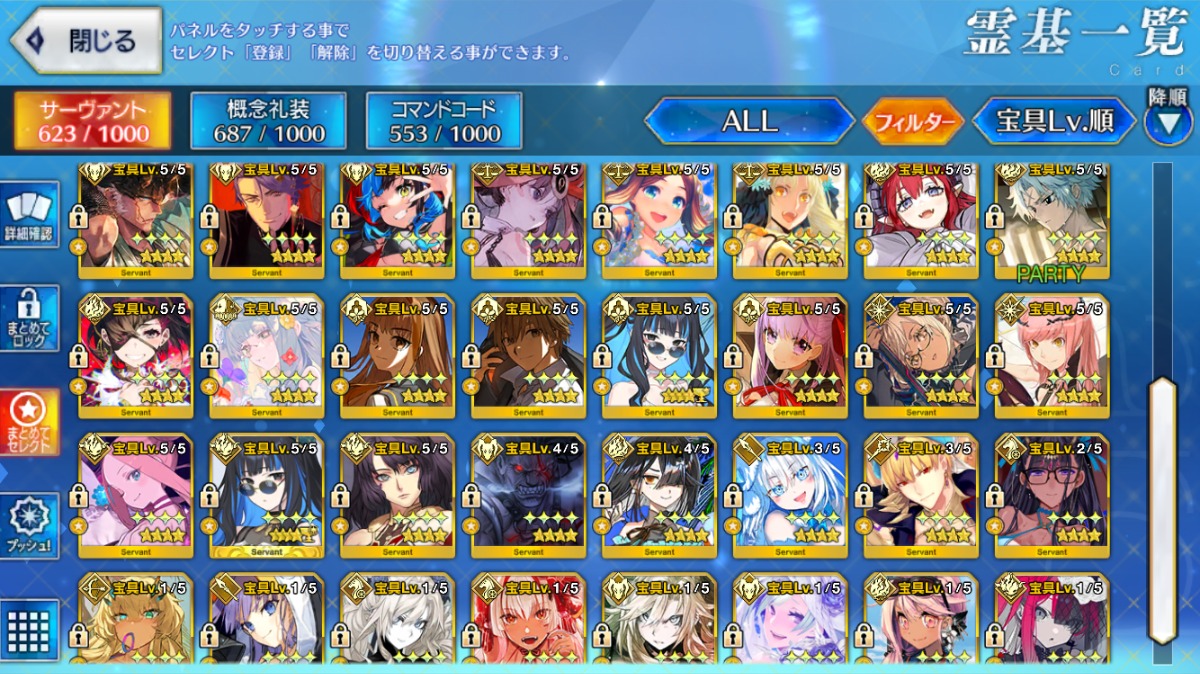Open the 概念礼装 tab
This screenshot has height=674, width=1200.
(x=268, y=121)
